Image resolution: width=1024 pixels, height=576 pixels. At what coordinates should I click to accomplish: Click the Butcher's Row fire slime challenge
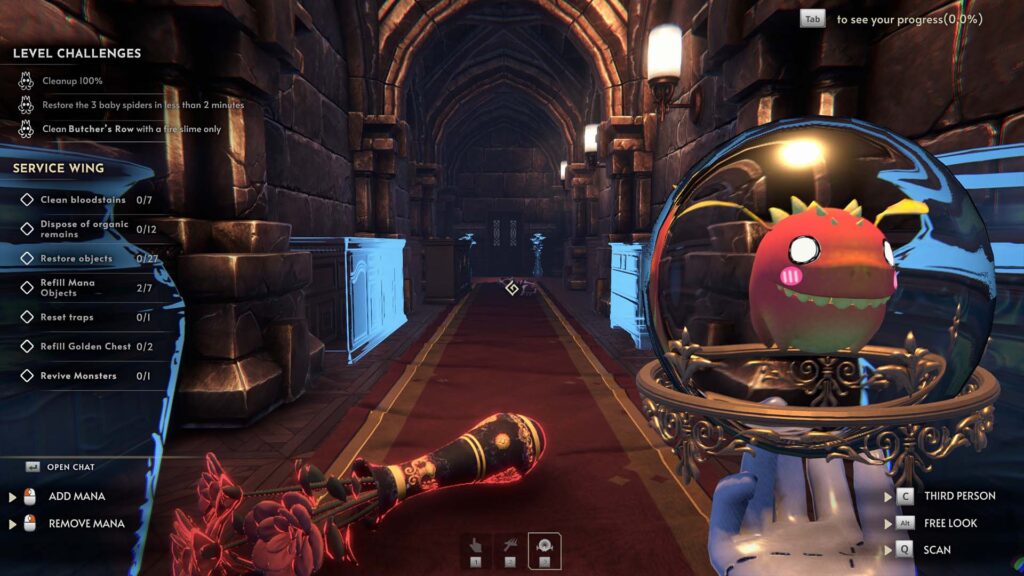[x=131, y=129]
